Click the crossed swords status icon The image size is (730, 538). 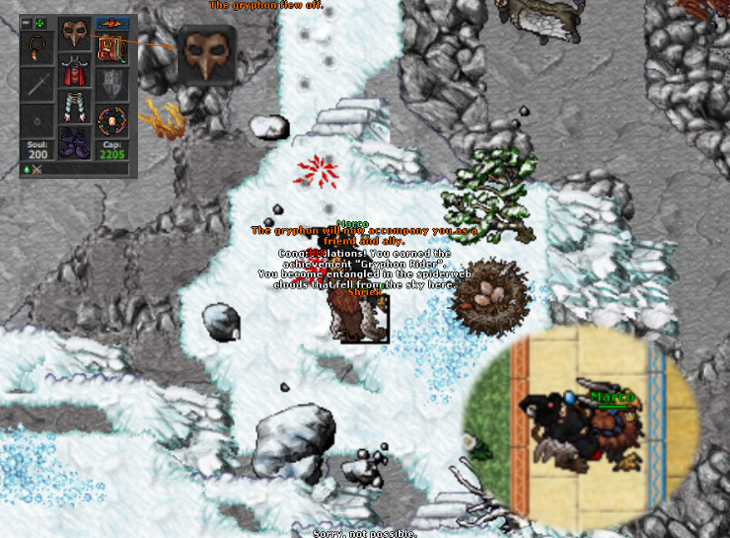37,170
